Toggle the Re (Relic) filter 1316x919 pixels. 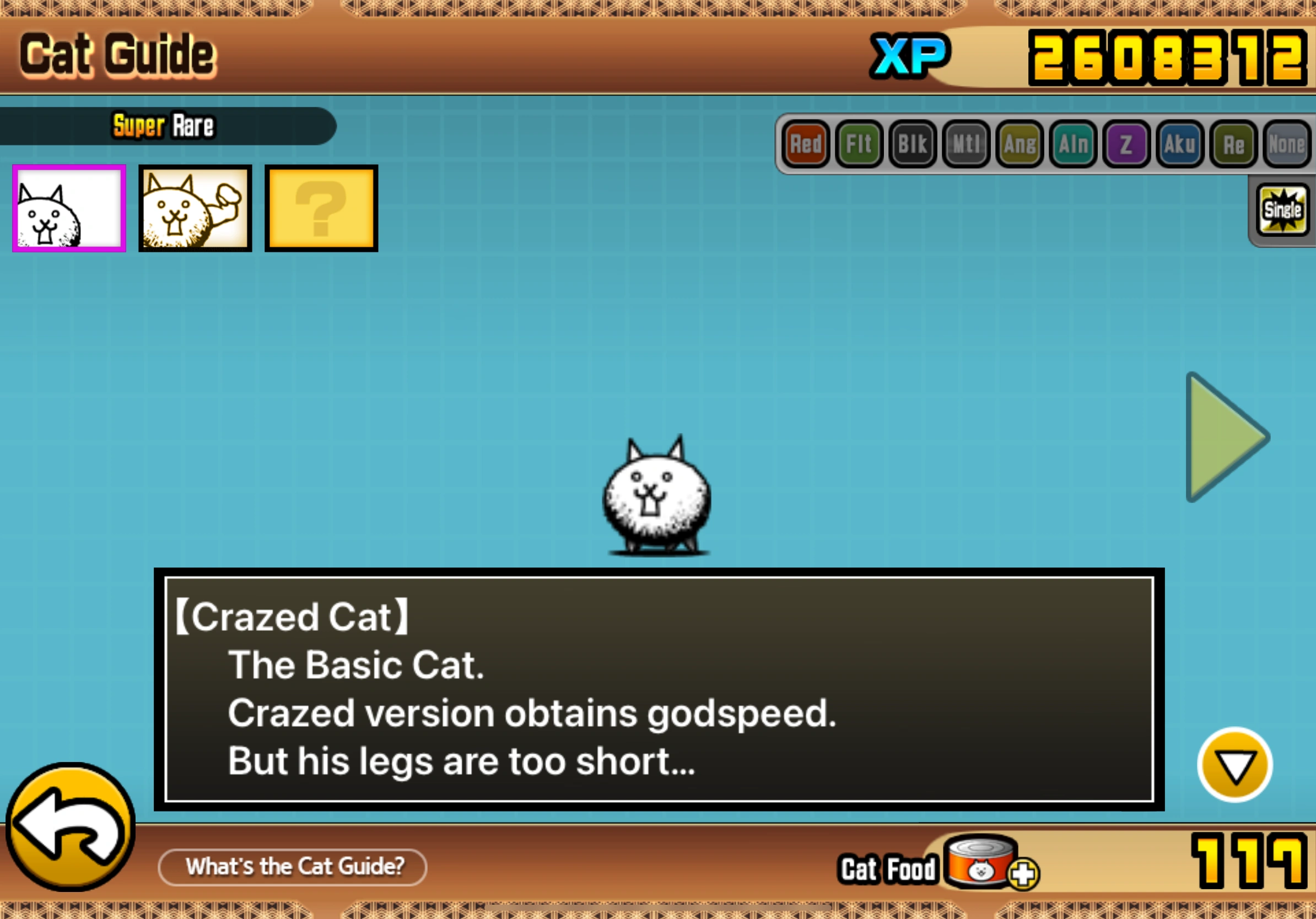coord(1232,144)
